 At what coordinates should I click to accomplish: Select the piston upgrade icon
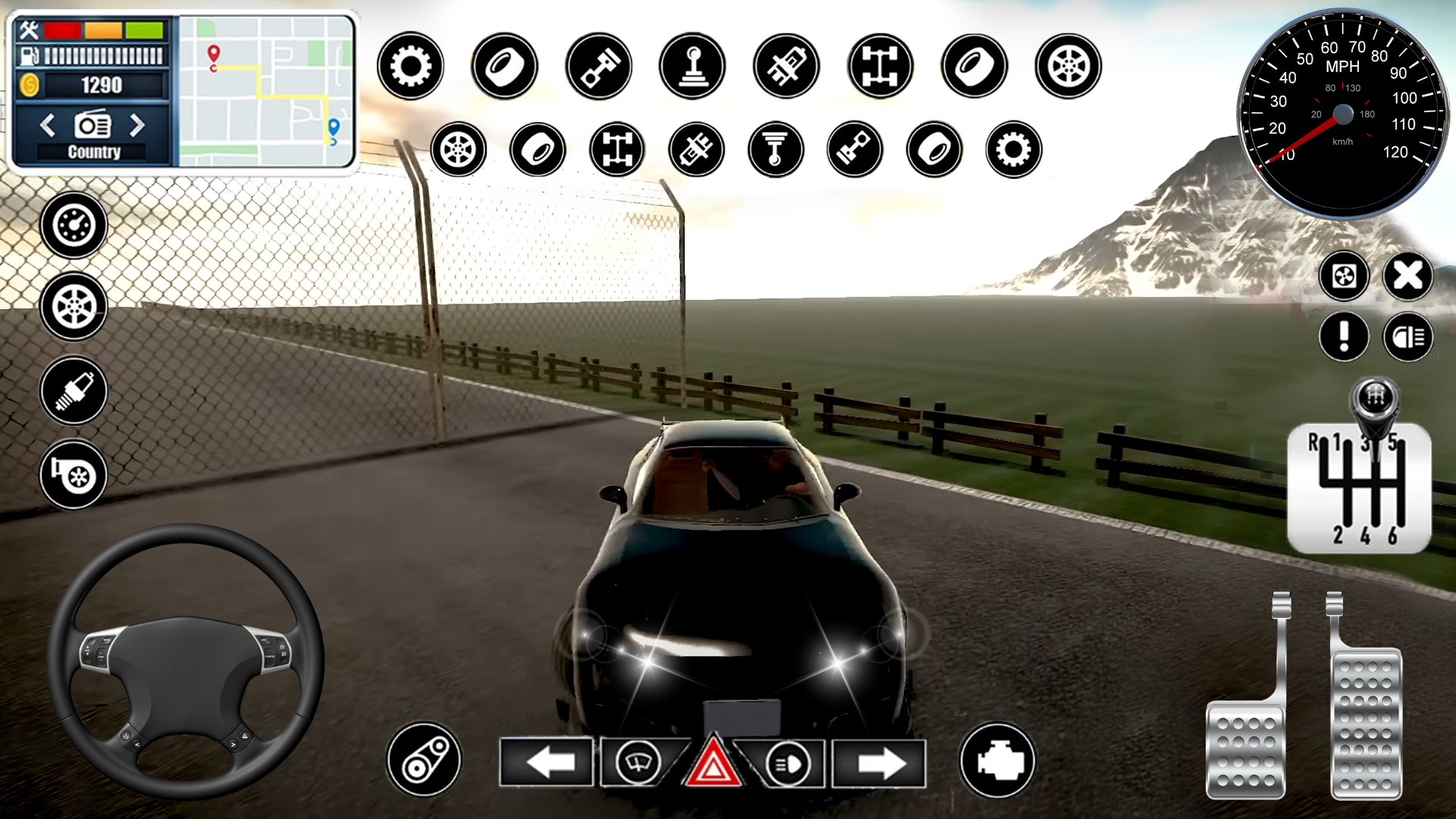pos(598,67)
